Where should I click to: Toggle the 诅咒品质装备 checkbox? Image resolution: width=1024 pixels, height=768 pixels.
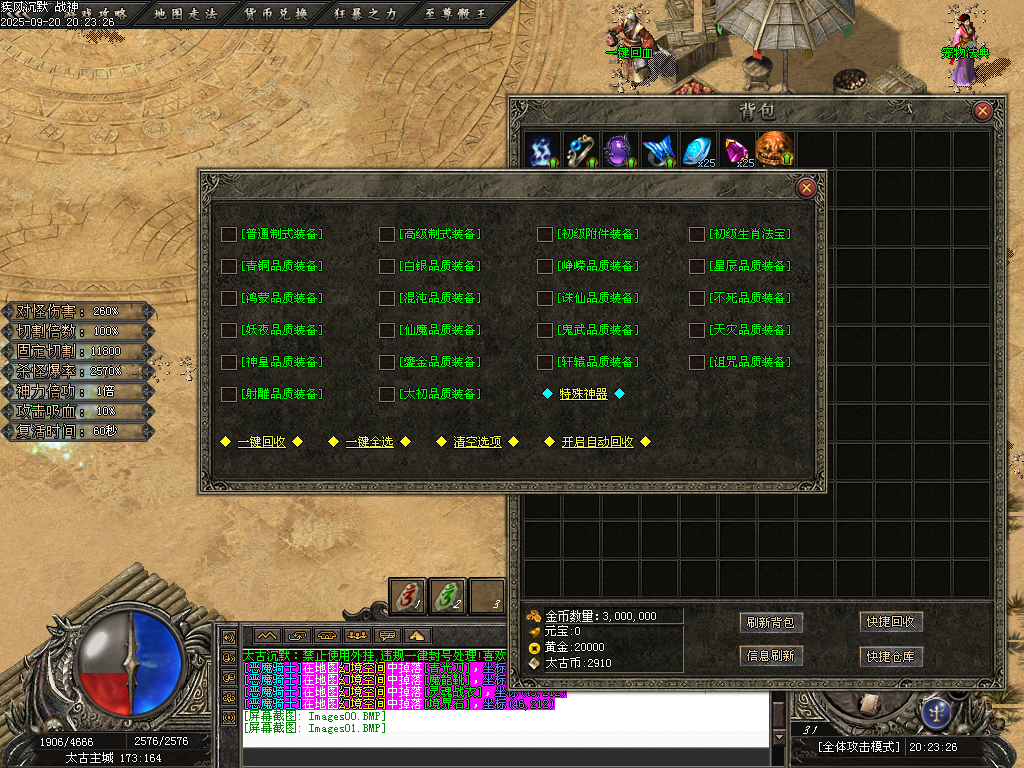click(697, 362)
